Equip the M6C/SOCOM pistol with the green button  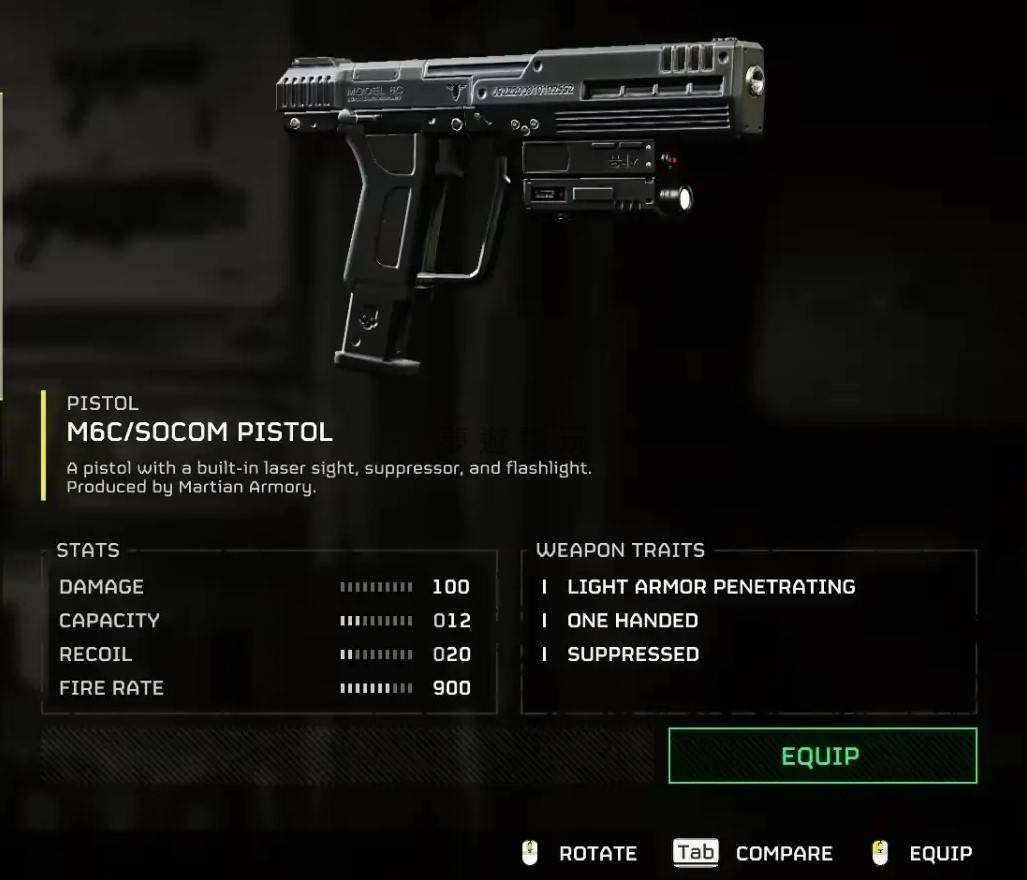822,756
